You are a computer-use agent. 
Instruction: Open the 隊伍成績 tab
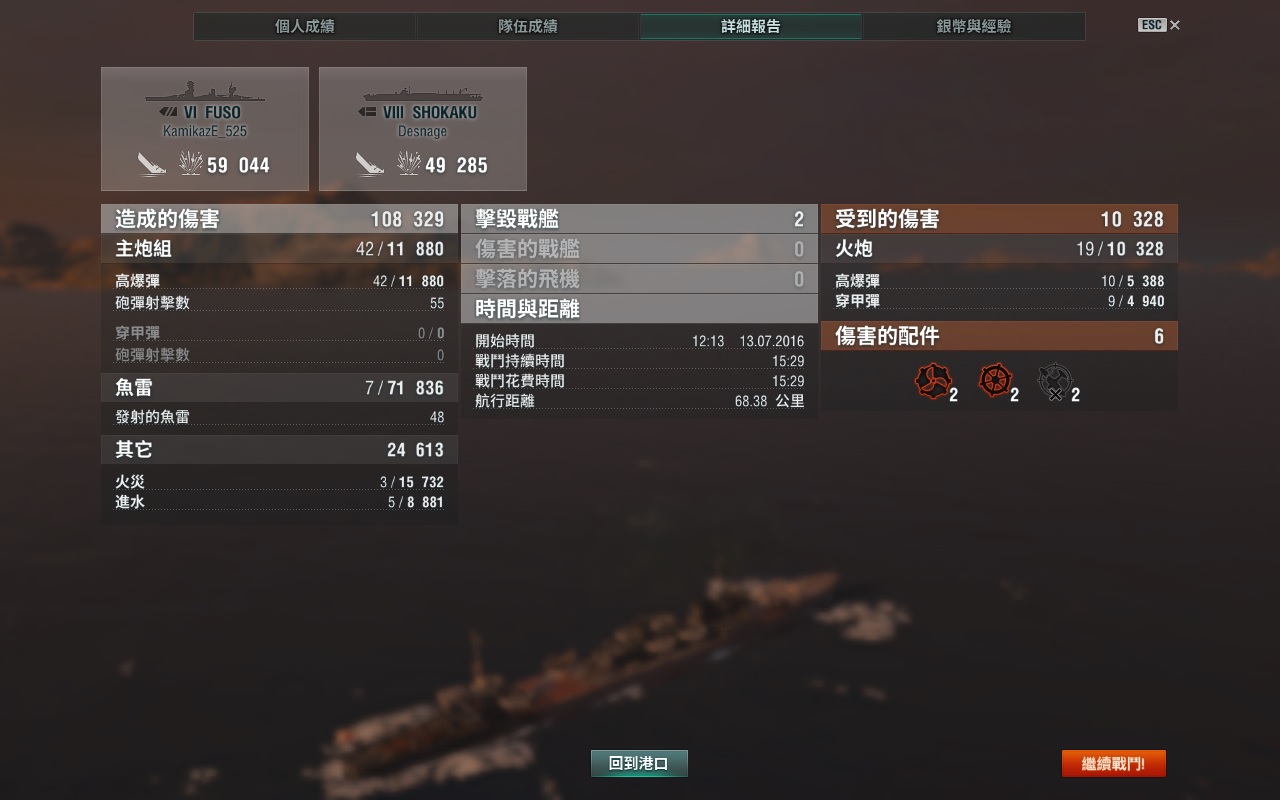click(x=527, y=27)
